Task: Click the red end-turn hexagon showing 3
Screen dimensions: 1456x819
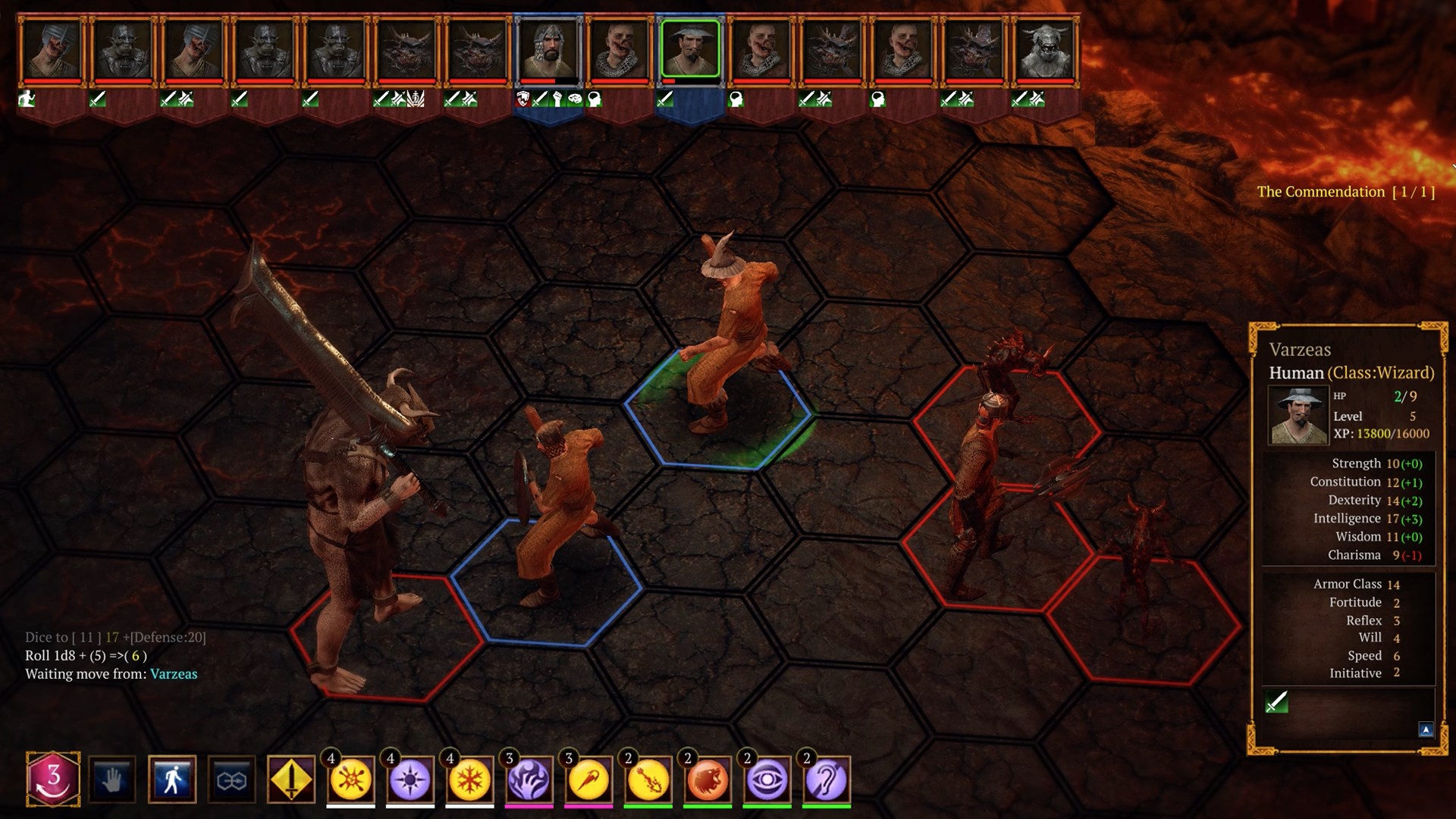Action: (53, 778)
